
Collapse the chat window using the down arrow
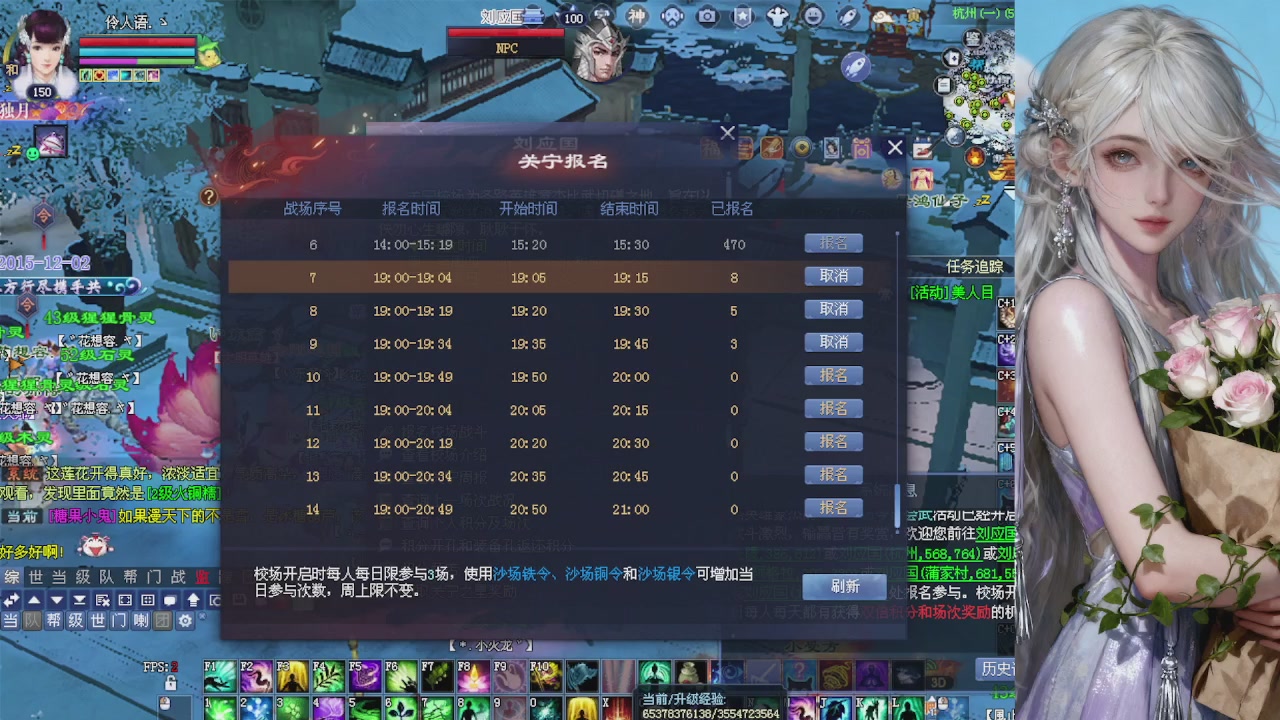click(57, 600)
